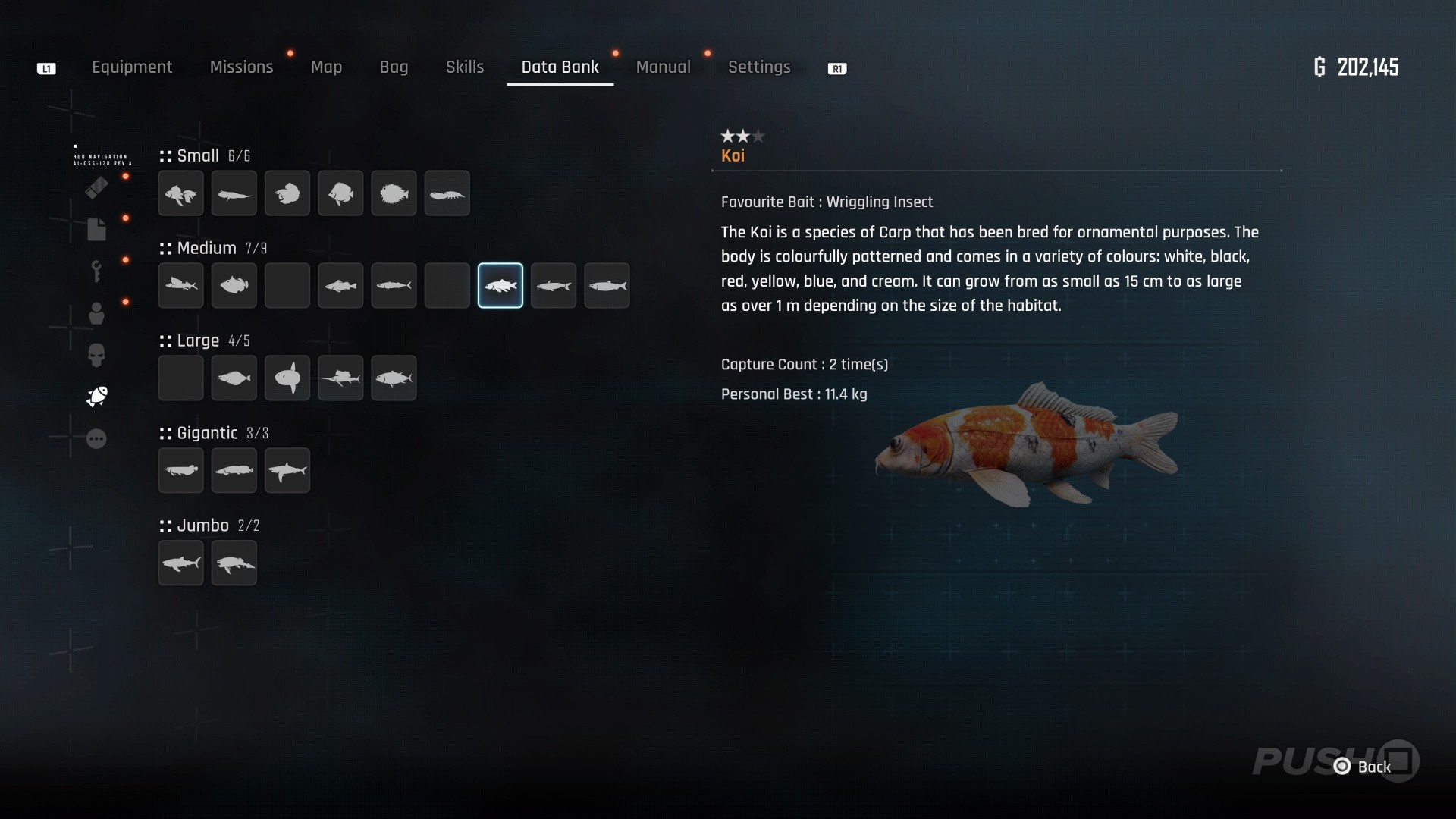1456x819 pixels.
Task: Open the shark entry in Gigantic
Action: 287,471
